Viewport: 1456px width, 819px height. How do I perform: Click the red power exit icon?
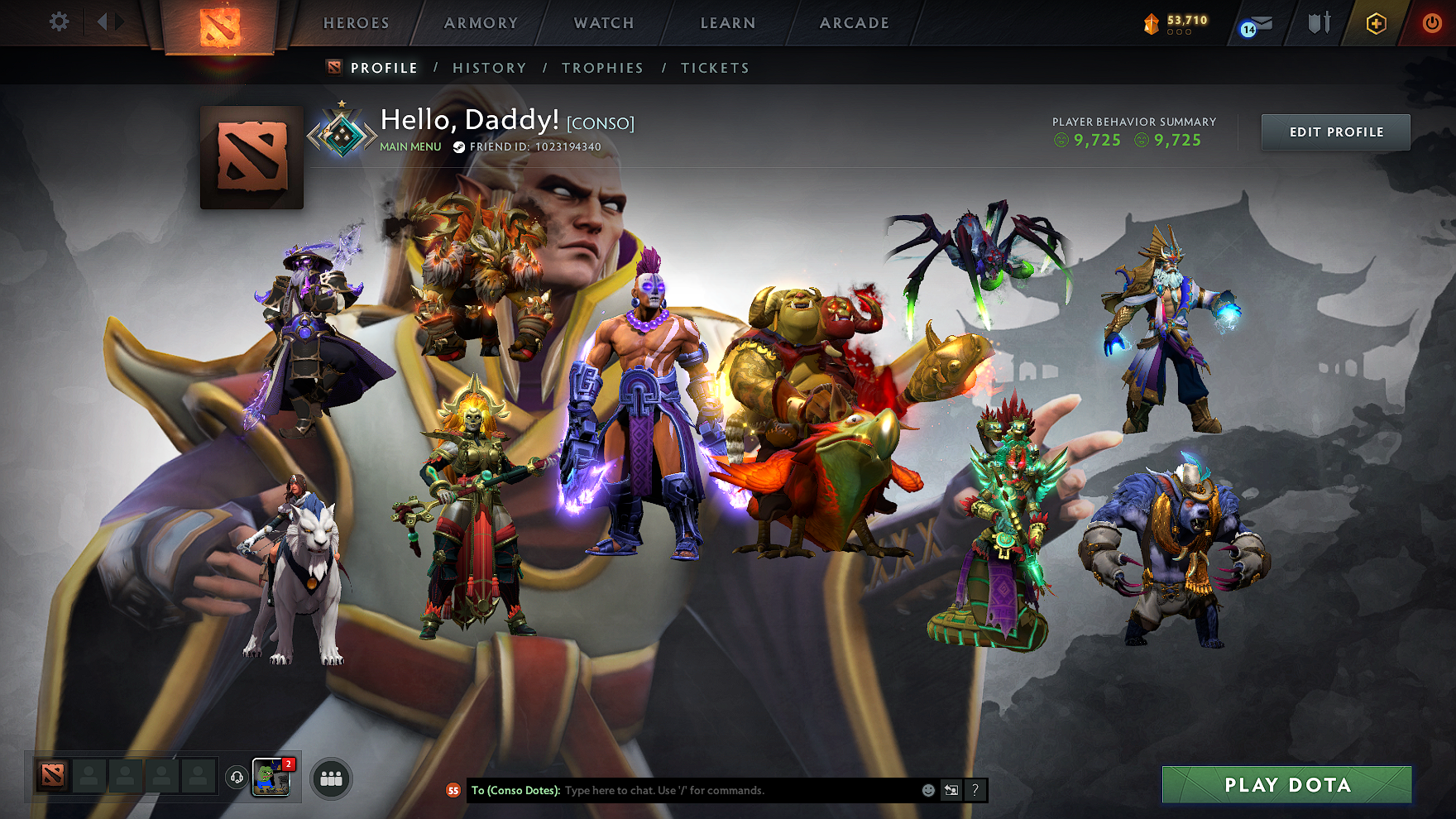coord(1430,23)
